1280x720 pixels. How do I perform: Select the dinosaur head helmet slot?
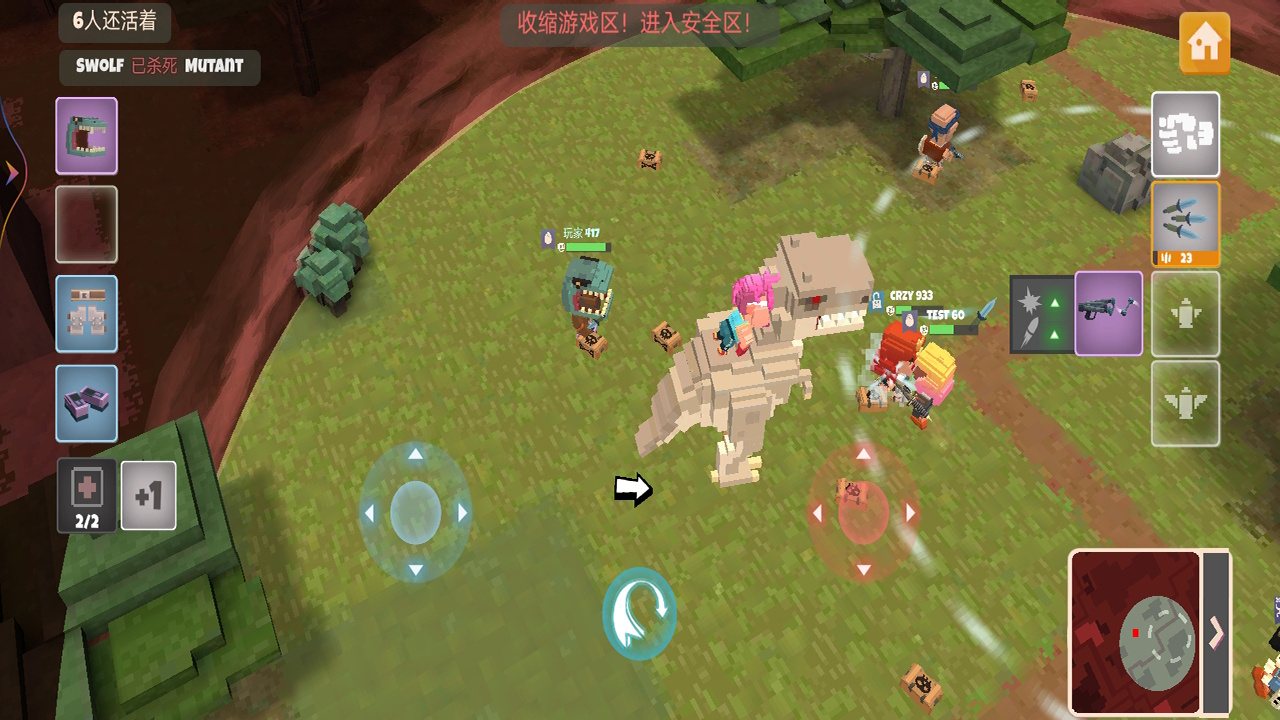coord(86,136)
